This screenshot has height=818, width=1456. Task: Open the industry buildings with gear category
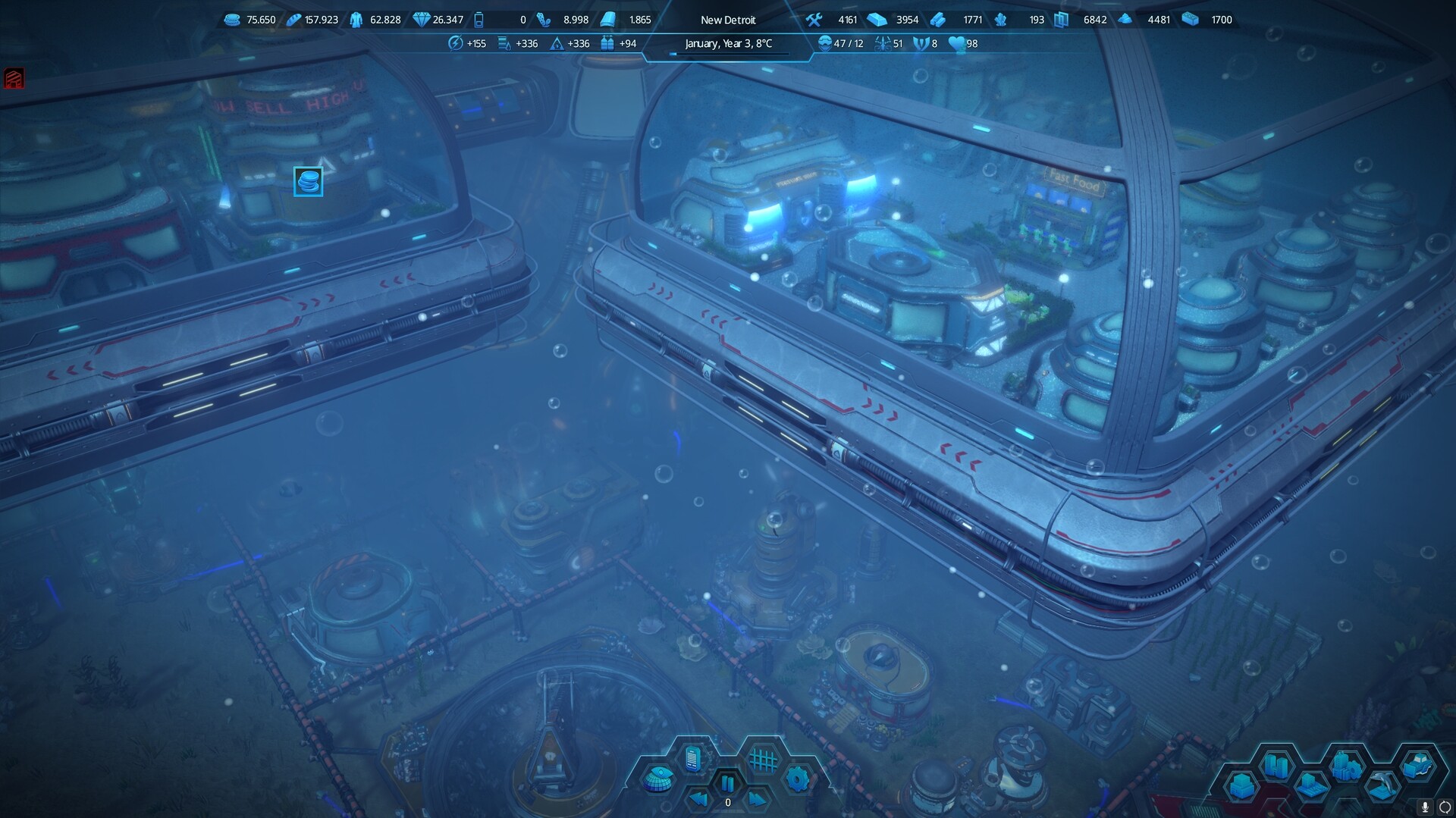1347,766
